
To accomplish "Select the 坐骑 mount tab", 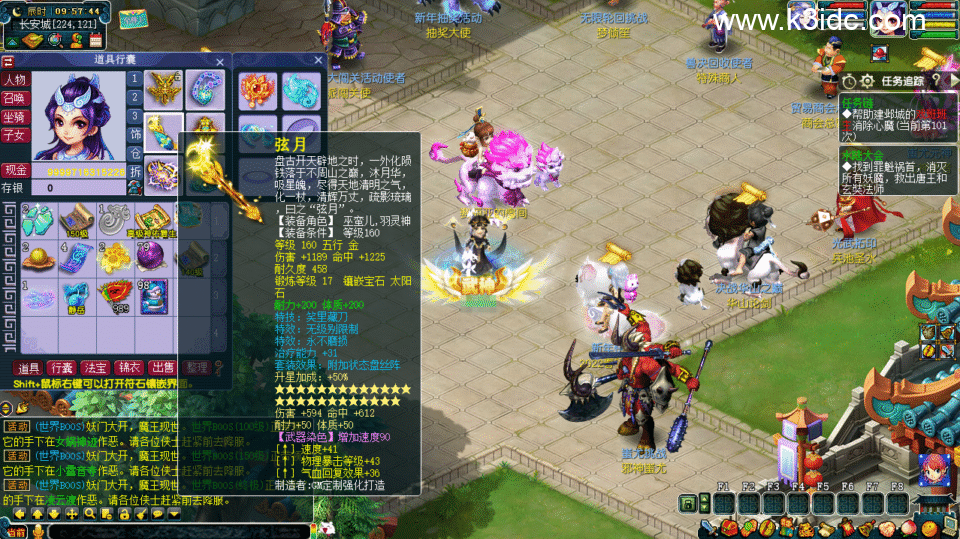I will (15, 116).
